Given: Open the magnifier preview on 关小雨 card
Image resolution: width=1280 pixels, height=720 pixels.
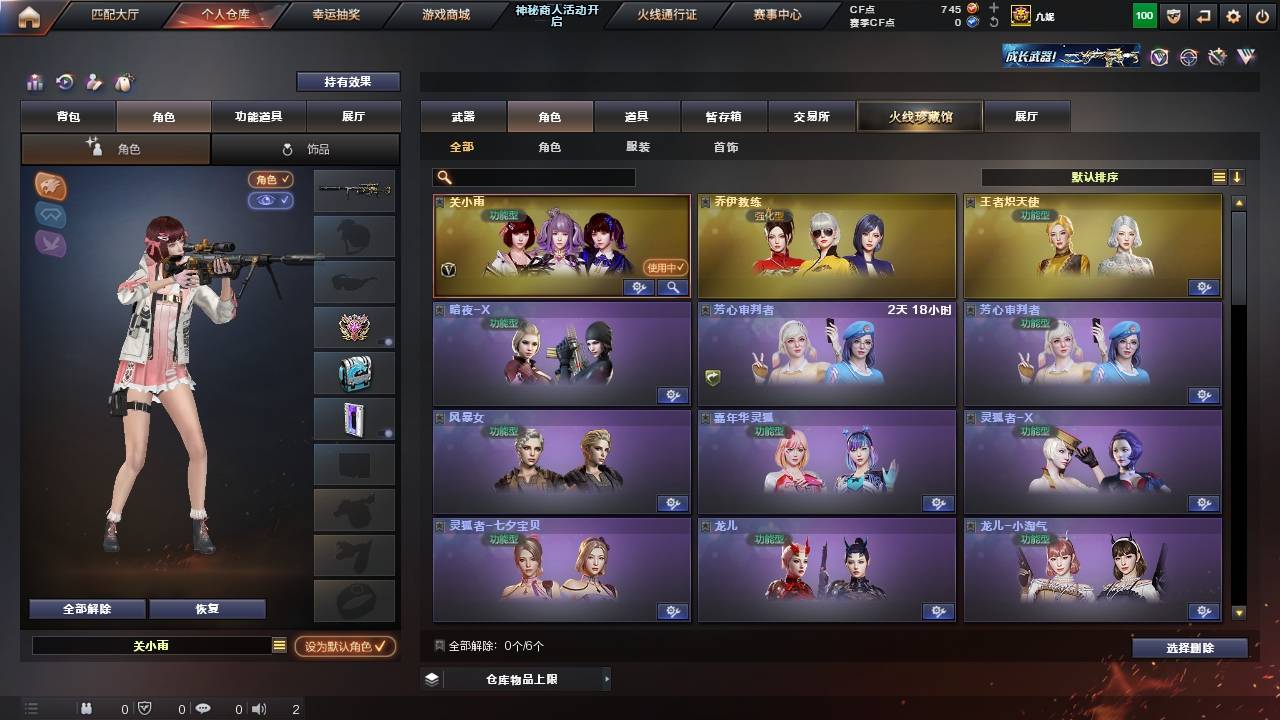Looking at the screenshot, I should (673, 287).
